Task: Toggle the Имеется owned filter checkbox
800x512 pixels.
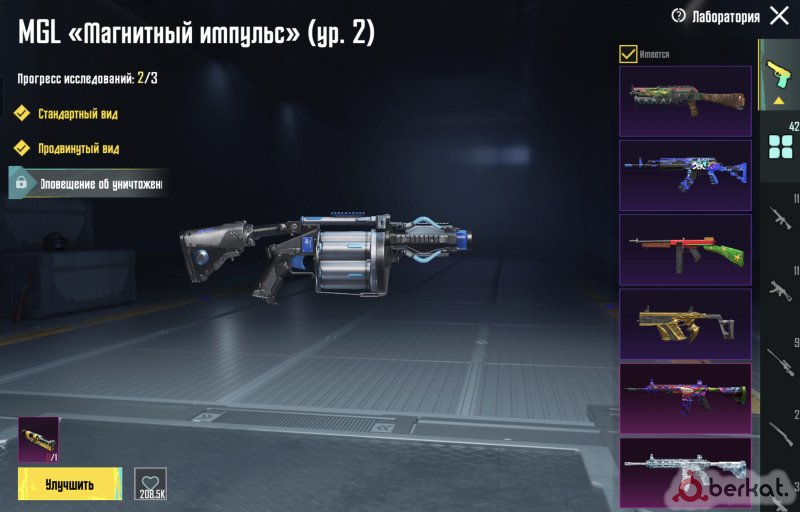Action: point(628,54)
